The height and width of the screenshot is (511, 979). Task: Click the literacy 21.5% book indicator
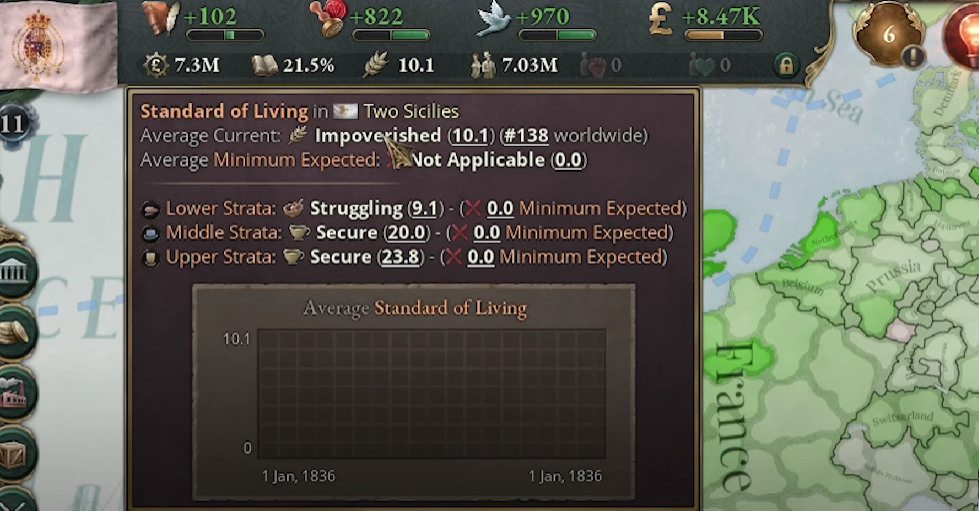(x=293, y=66)
